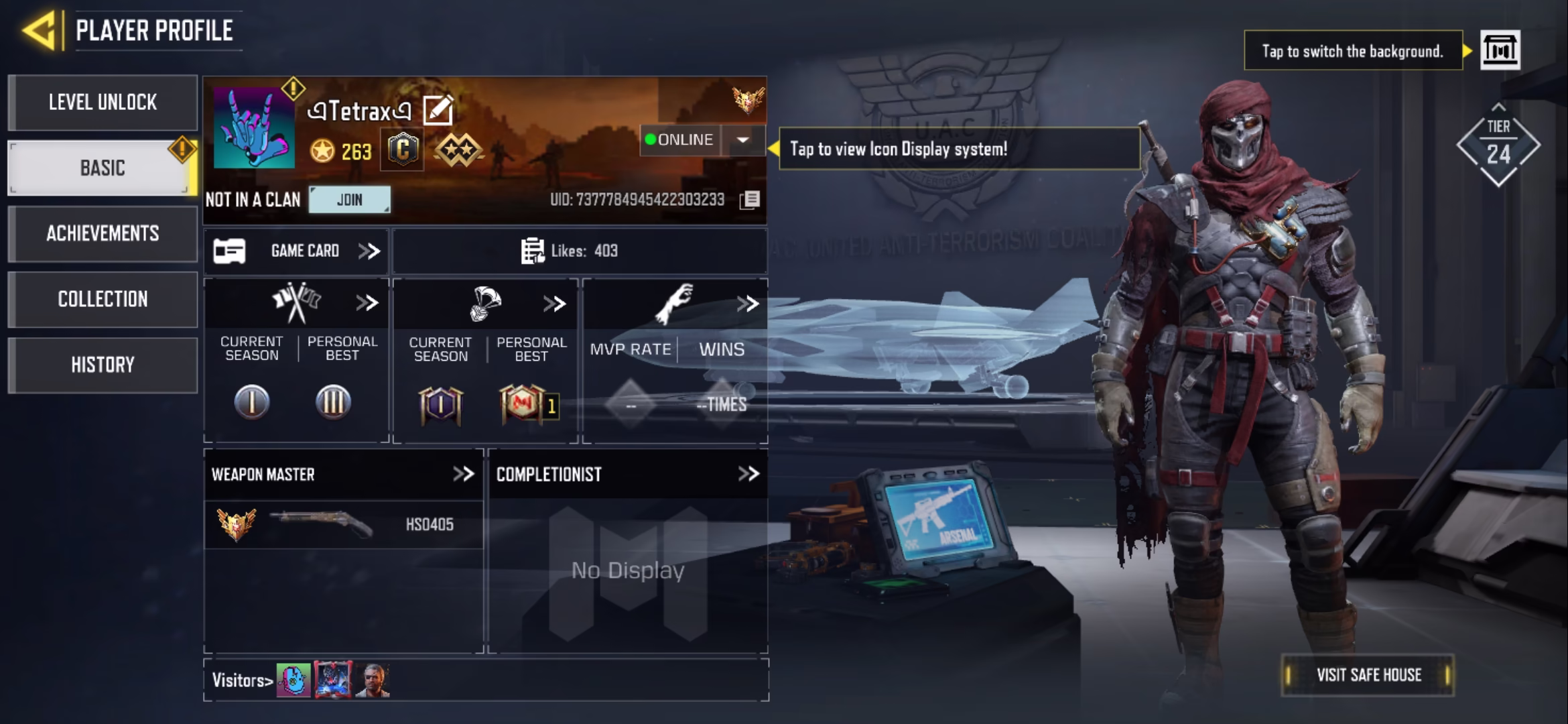Open the Tier 24 badge
The width and height of the screenshot is (1568, 724).
pos(1498,145)
